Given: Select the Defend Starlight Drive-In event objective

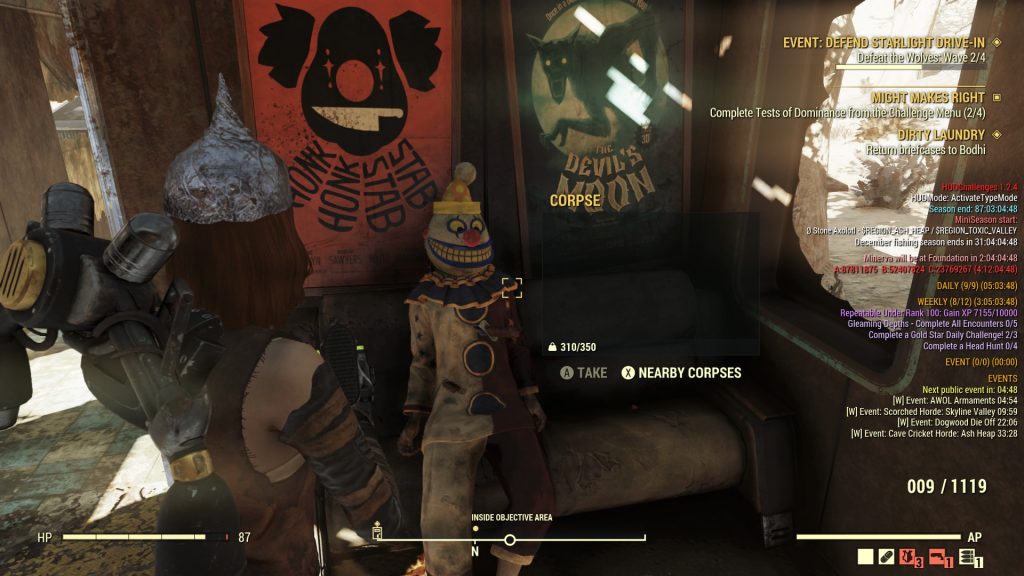Looking at the screenshot, I should [885, 43].
